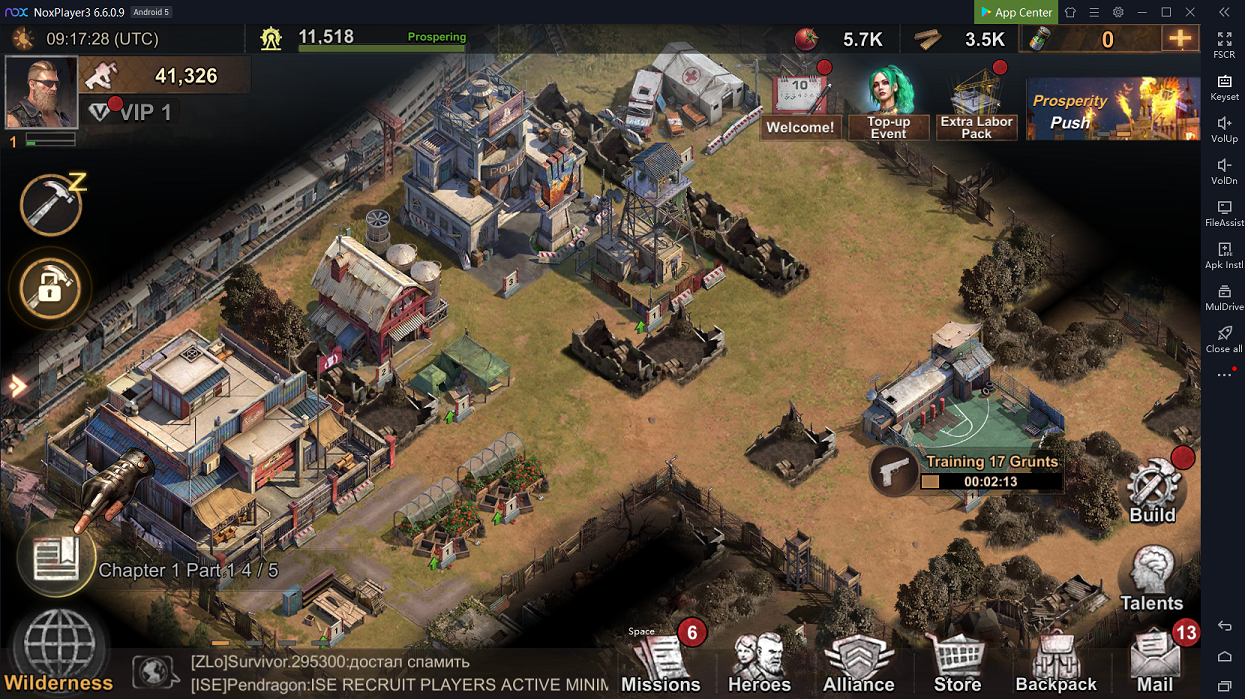Check the Mail inbox

[1155, 660]
